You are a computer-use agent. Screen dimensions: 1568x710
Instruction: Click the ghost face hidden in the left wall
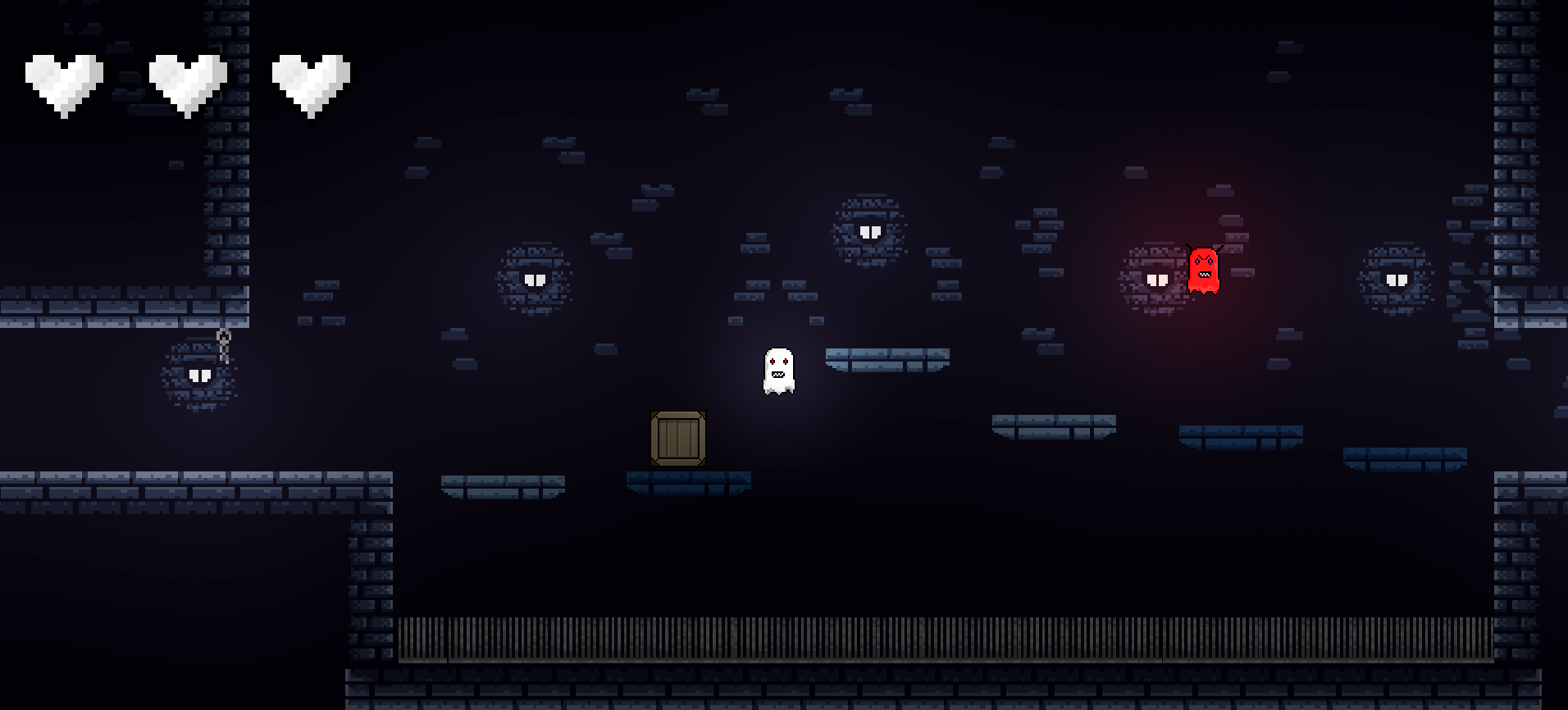pyautogui.click(x=199, y=377)
